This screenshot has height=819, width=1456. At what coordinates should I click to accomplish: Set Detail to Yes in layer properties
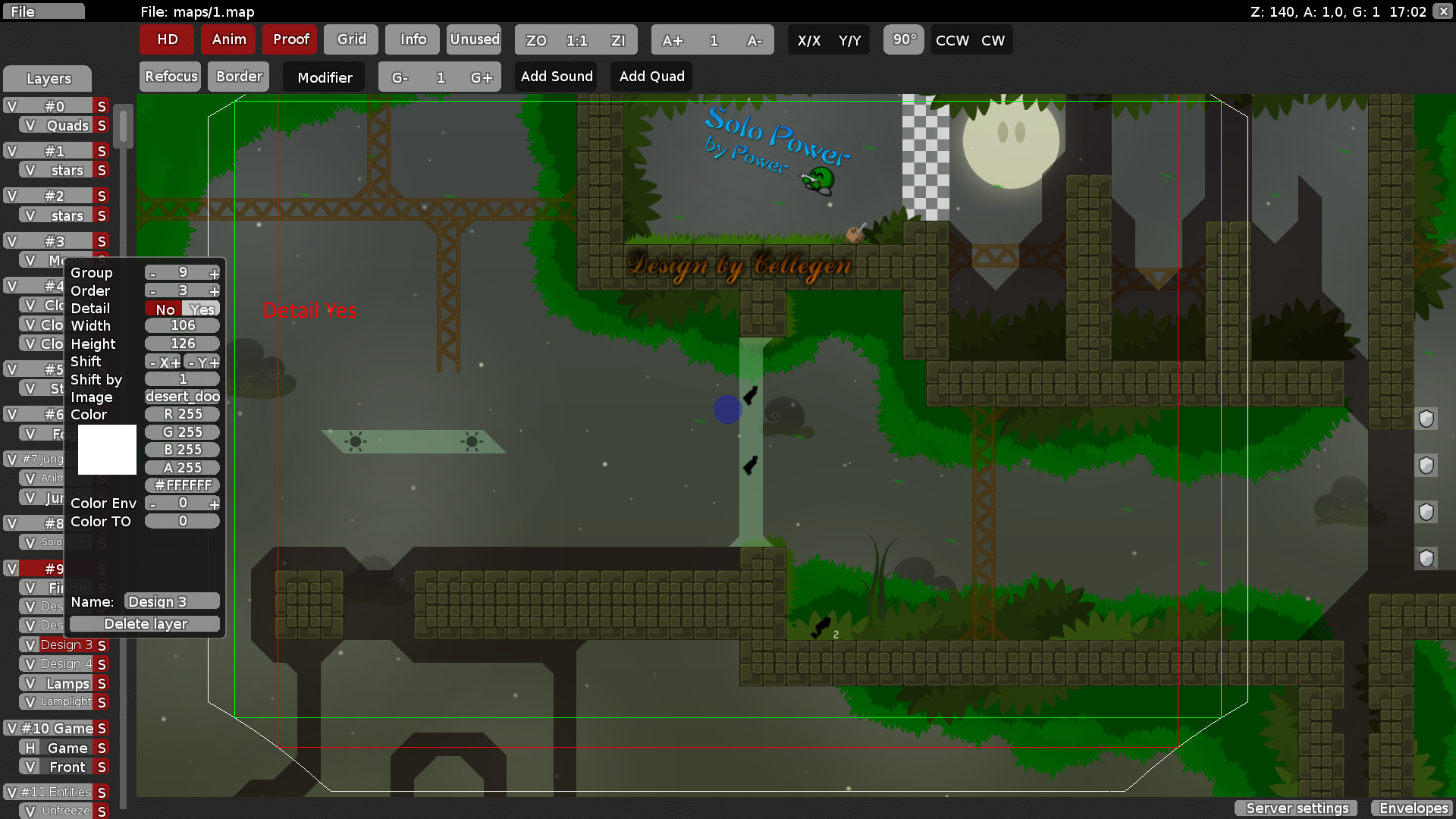(202, 309)
